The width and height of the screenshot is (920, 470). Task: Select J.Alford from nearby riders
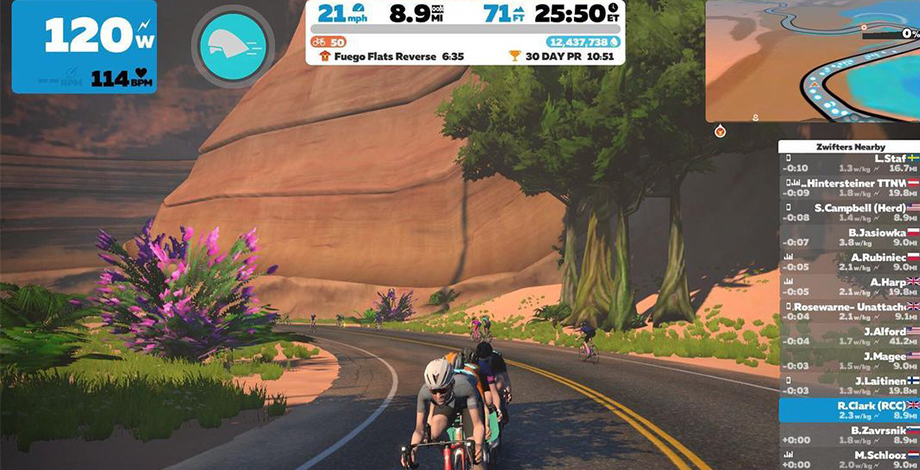849,335
